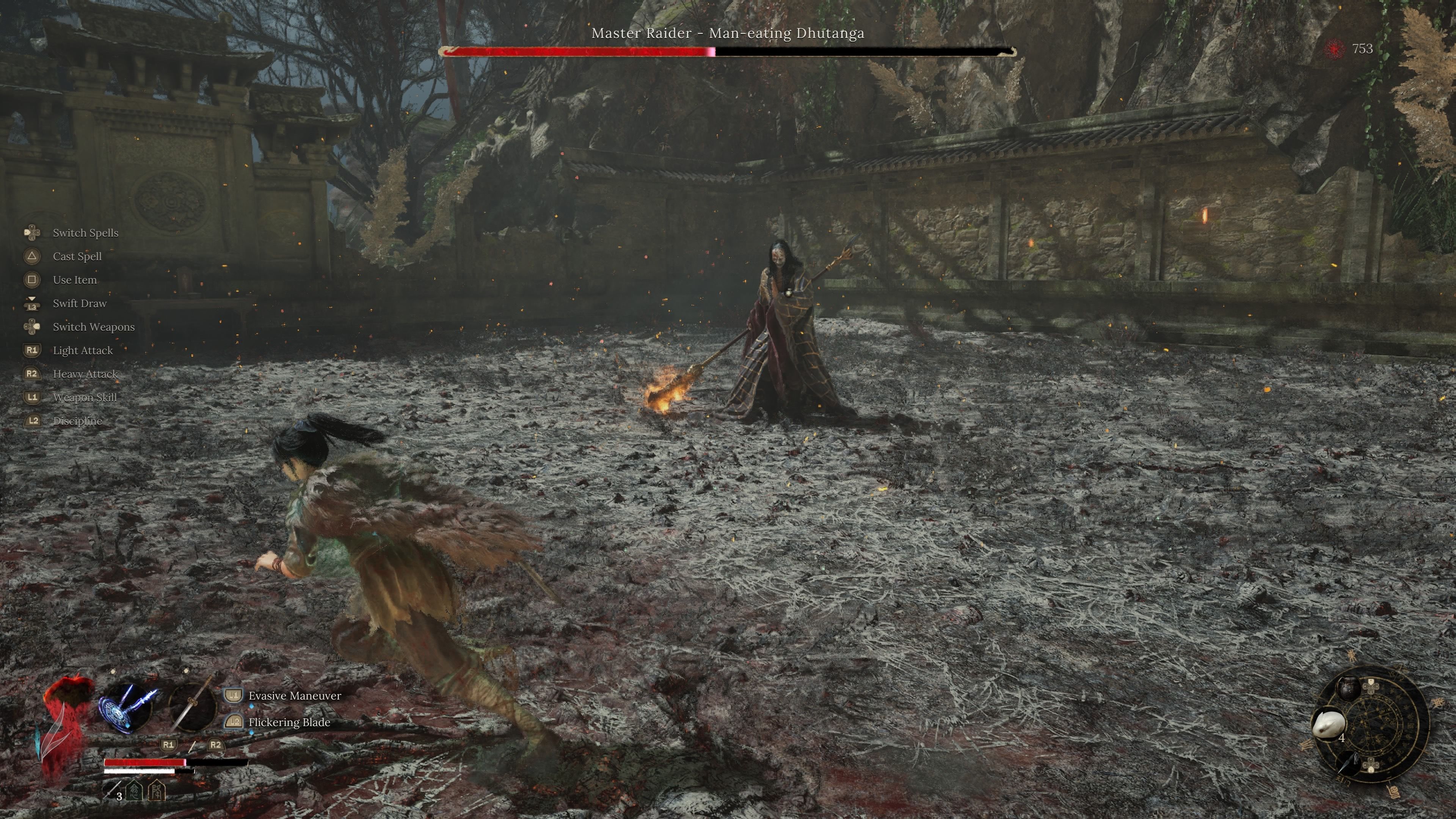
Task: Select the white rat item in the wheel
Action: (x=1328, y=723)
